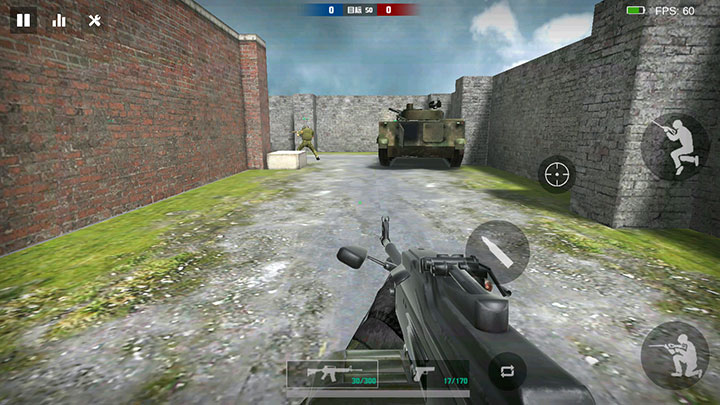Open the crossed tools settings icon
This screenshot has height=405, width=720.
95,19
